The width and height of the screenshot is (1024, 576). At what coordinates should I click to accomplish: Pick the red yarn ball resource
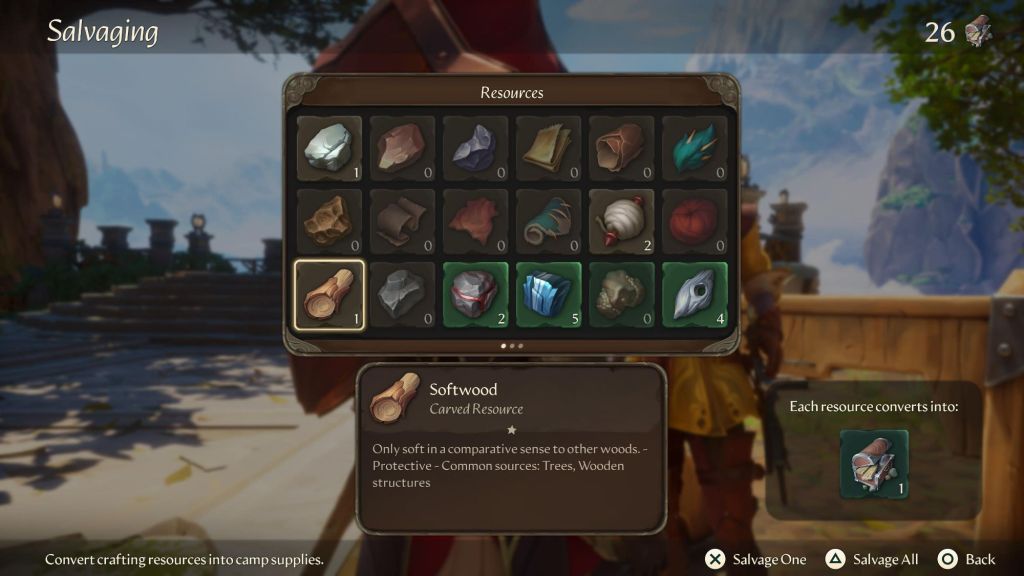pyautogui.click(x=694, y=221)
